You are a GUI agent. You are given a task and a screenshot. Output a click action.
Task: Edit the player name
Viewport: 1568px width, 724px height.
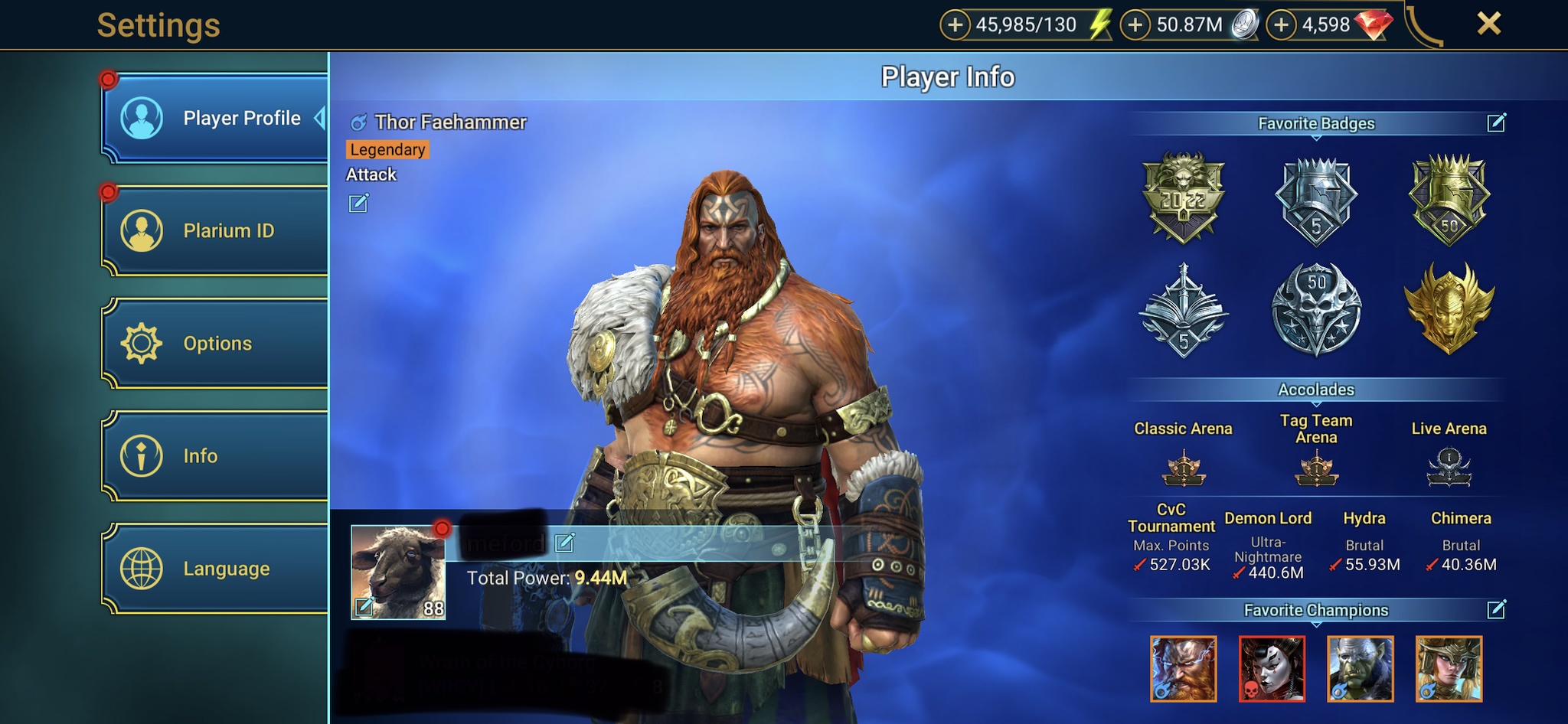click(x=565, y=543)
